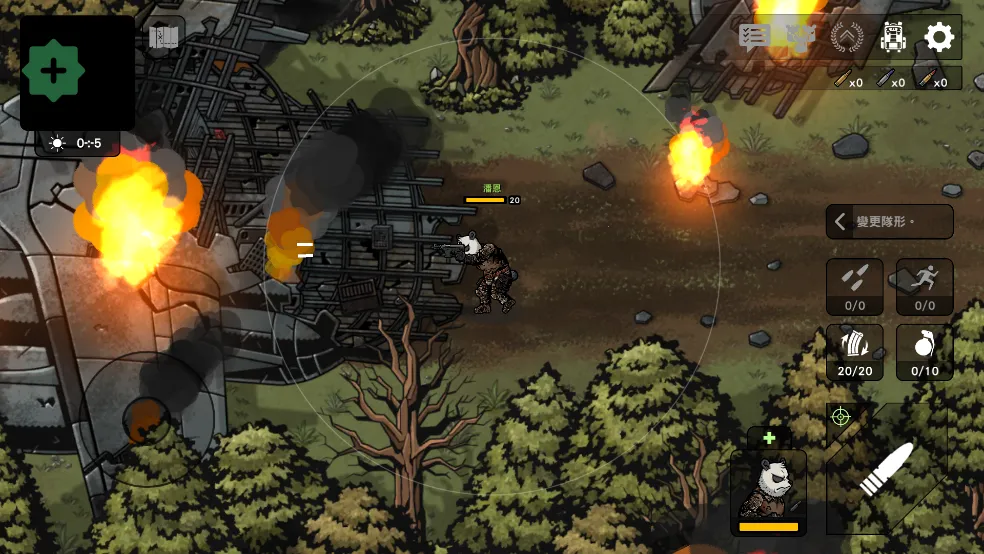Open the squad bears panel
984x554 pixels.
(x=801, y=37)
